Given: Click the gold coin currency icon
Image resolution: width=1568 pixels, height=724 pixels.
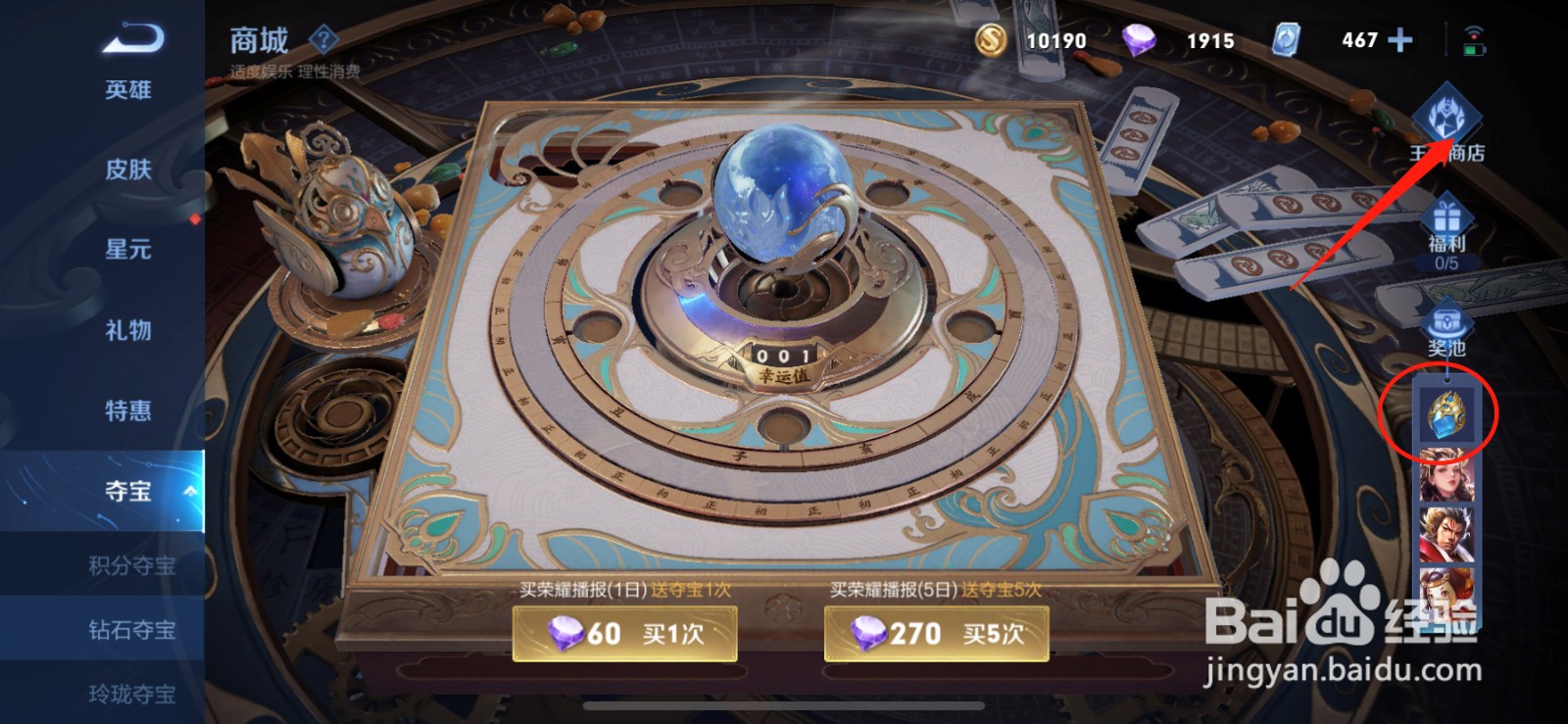Looking at the screenshot, I should point(990,40).
